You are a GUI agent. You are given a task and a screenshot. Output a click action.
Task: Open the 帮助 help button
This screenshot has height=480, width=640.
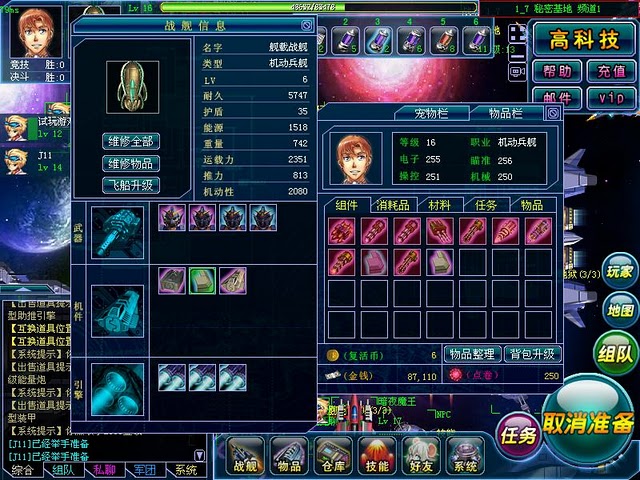pyautogui.click(x=558, y=71)
